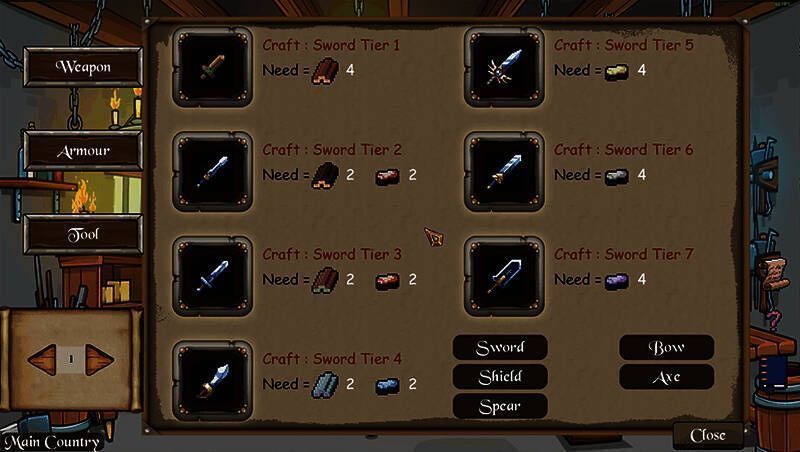View the Bow recipes

666,347
